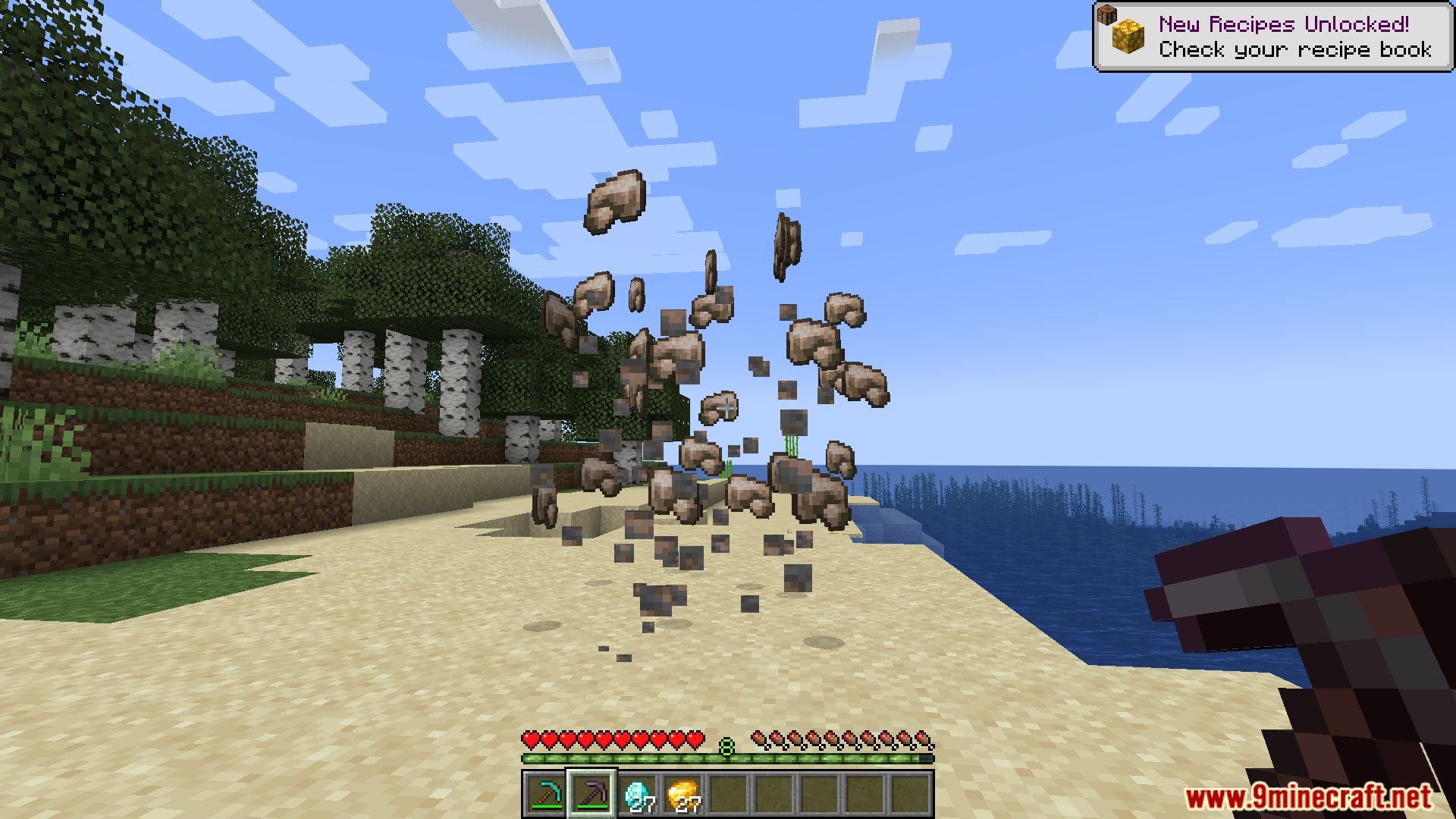This screenshot has width=1456, height=819.
Task: Click the New Recipes Unlocked notification
Action: pos(1272,37)
